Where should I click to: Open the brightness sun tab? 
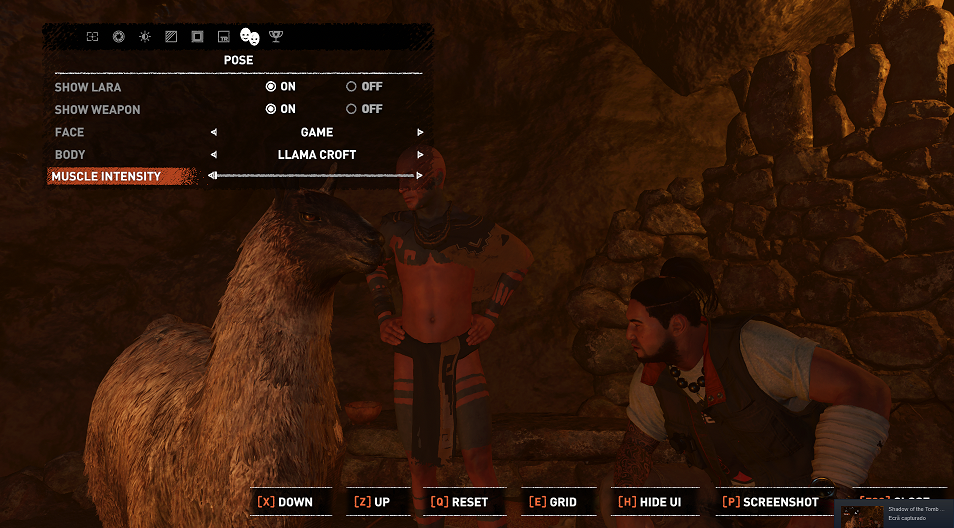point(145,37)
